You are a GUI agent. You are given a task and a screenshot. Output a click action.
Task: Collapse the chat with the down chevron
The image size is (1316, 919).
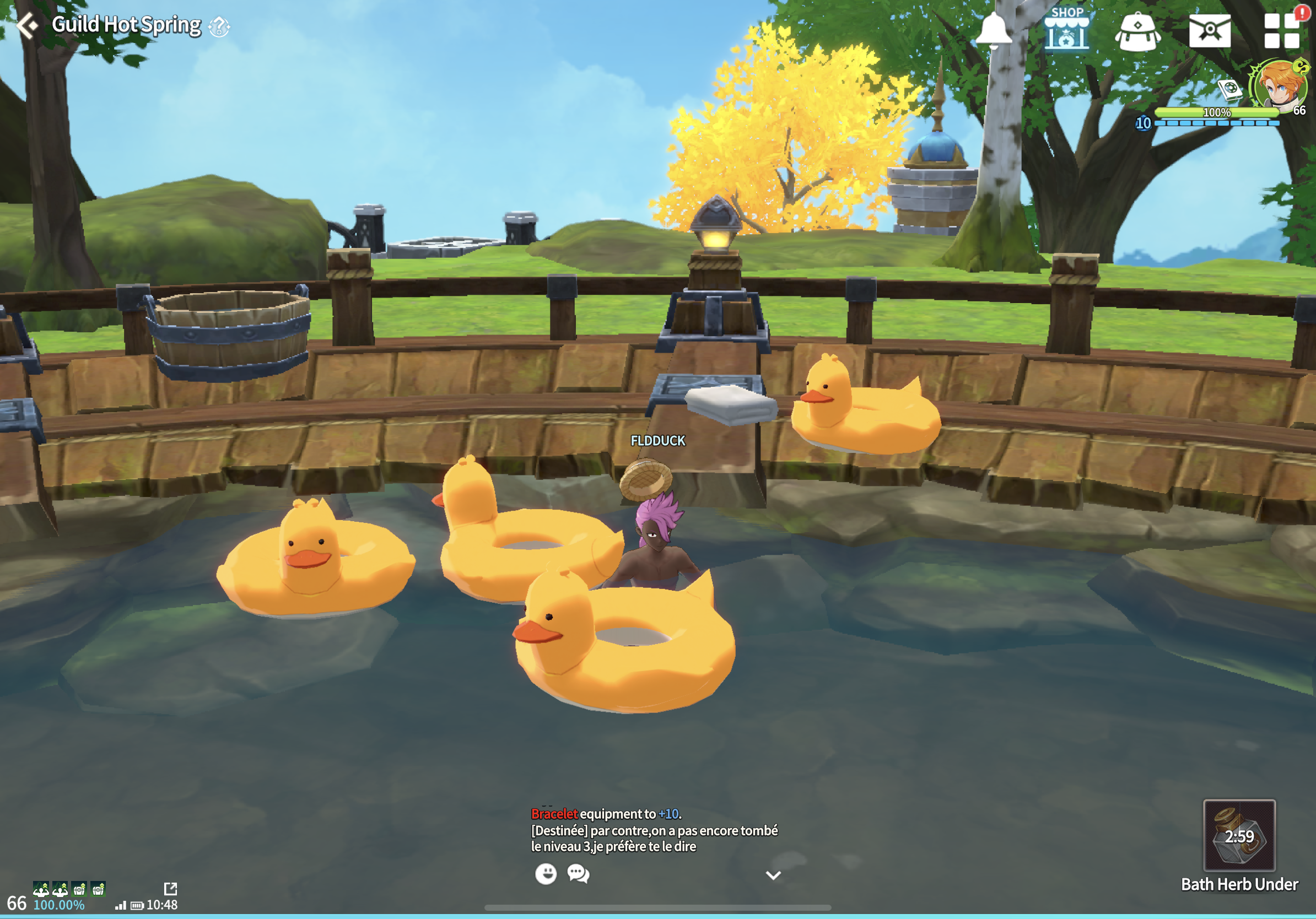773,875
